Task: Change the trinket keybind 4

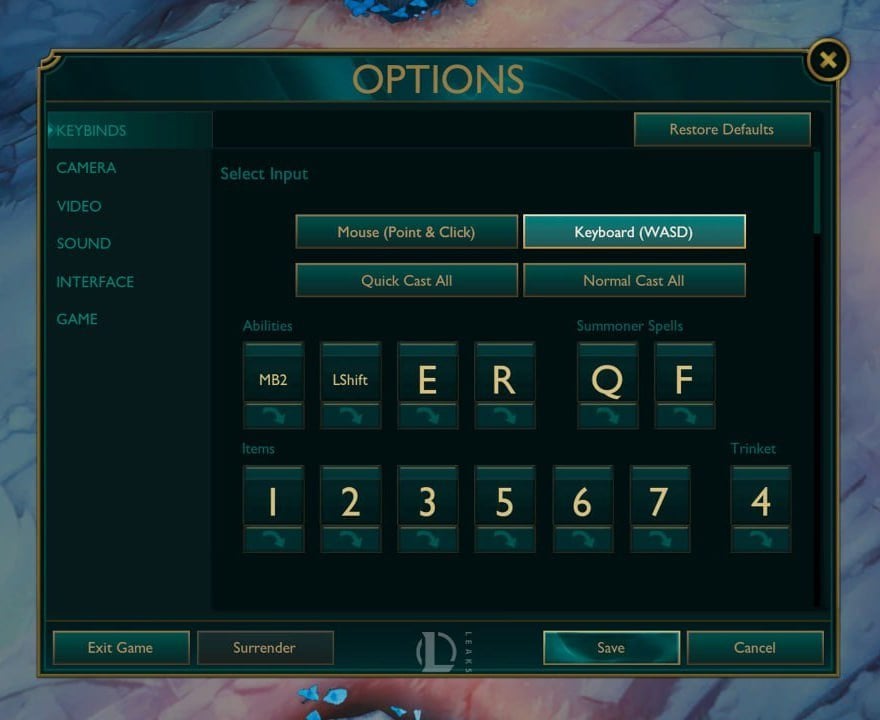Action: tap(760, 503)
